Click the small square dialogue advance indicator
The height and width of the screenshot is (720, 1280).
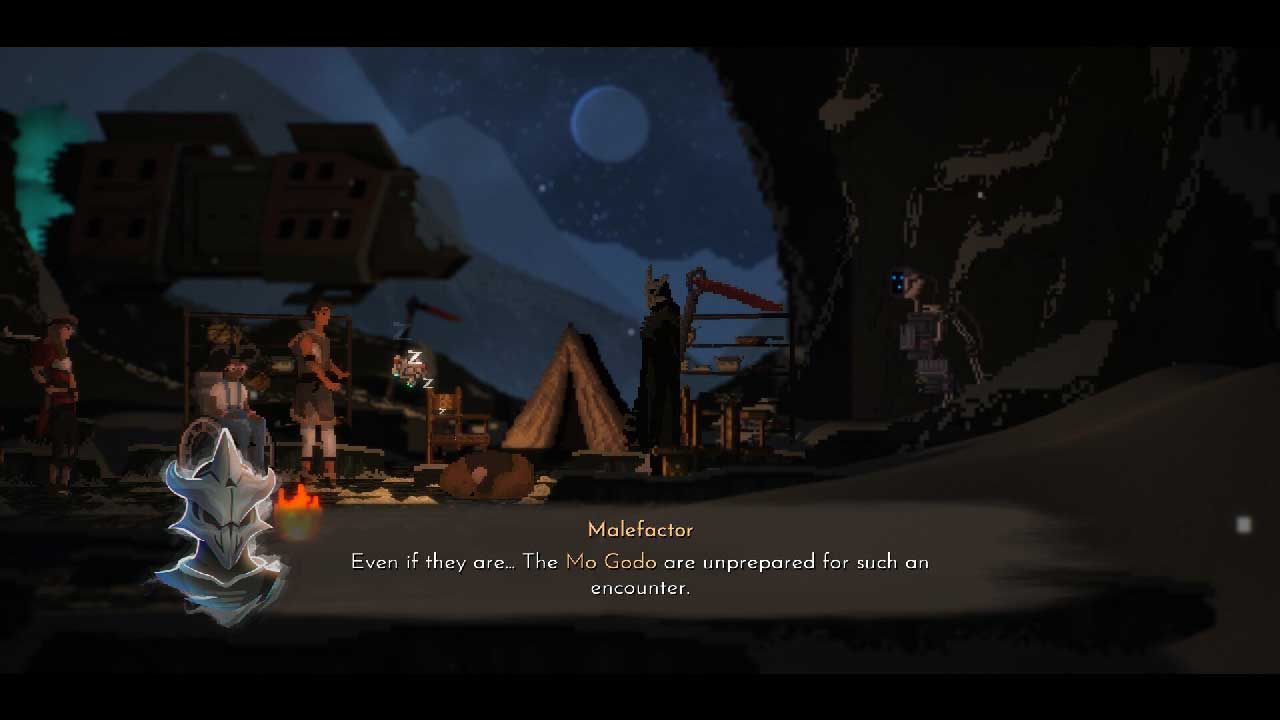(1243, 525)
